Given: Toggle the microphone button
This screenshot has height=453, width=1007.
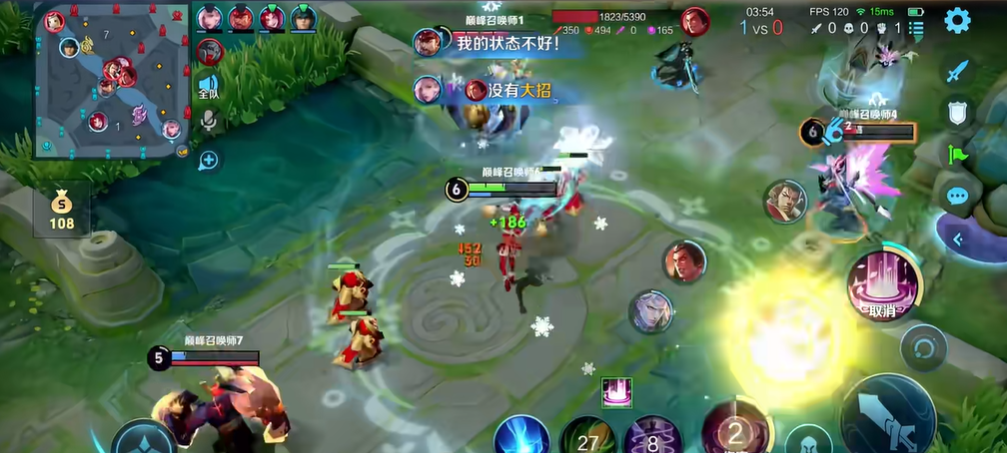Looking at the screenshot, I should 208,122.
